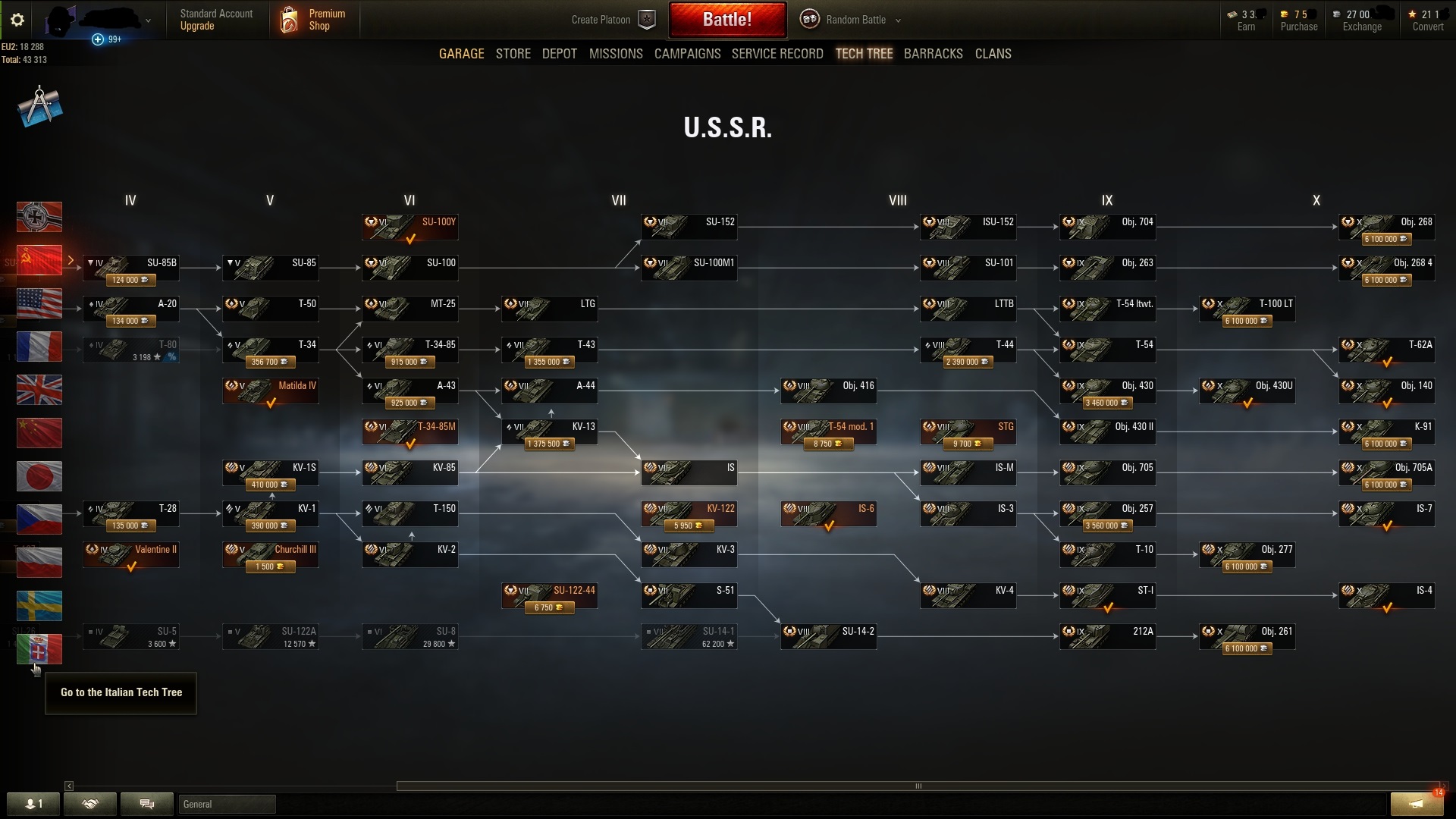Open the BARRACKS tab

(933, 53)
